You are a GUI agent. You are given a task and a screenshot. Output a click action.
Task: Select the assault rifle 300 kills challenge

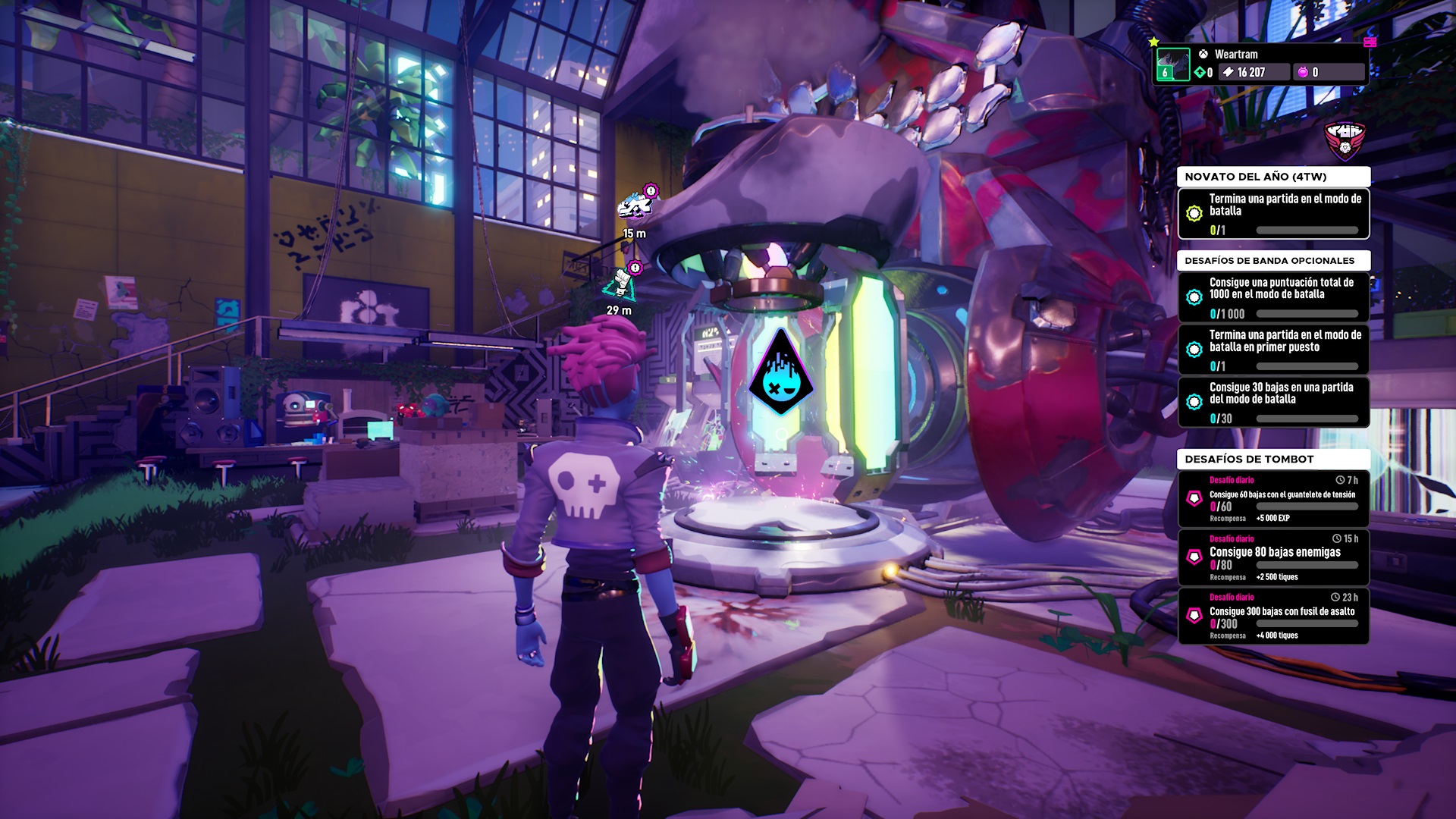point(1273,616)
